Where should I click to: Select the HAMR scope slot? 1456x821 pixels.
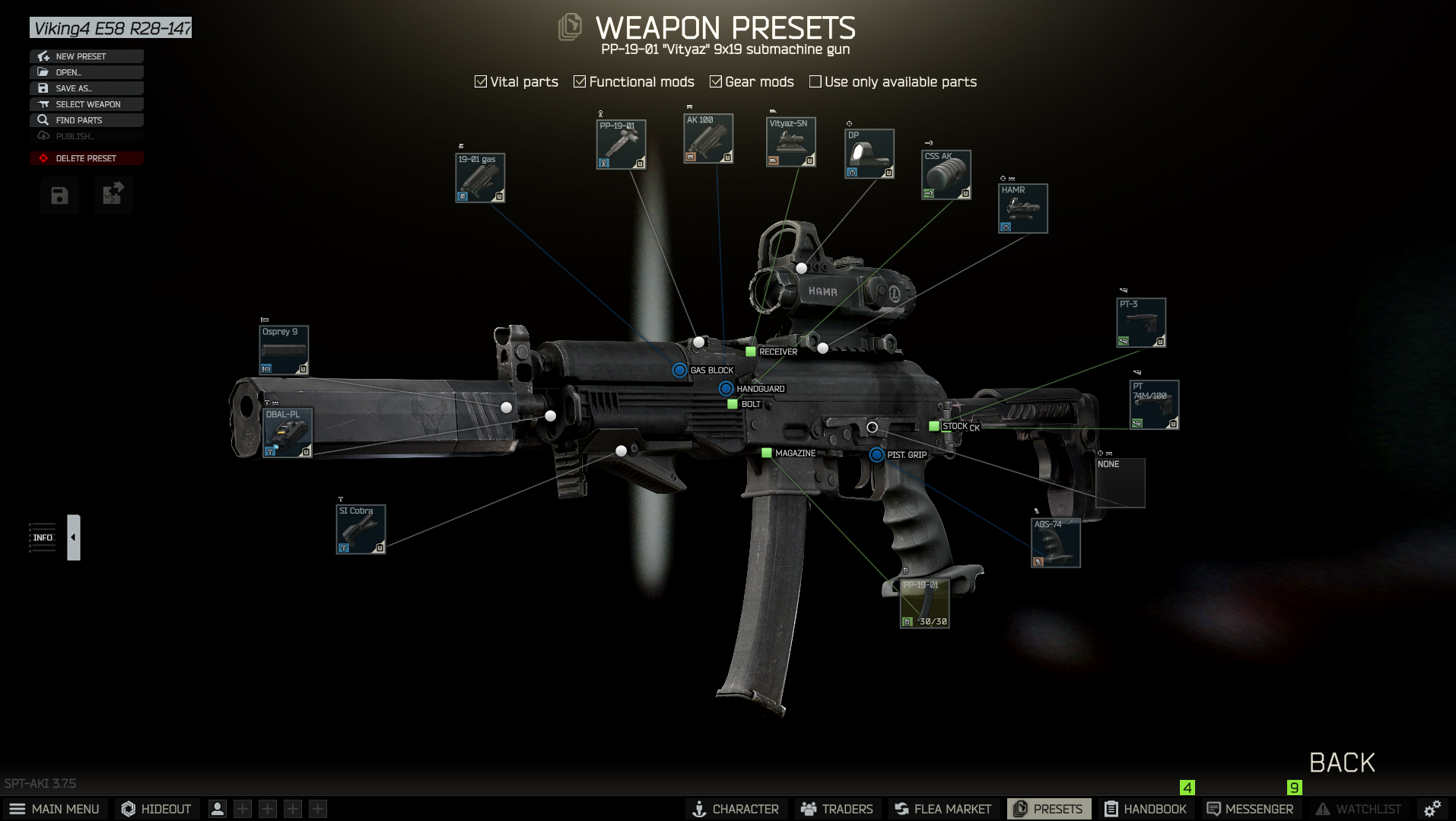(1022, 208)
